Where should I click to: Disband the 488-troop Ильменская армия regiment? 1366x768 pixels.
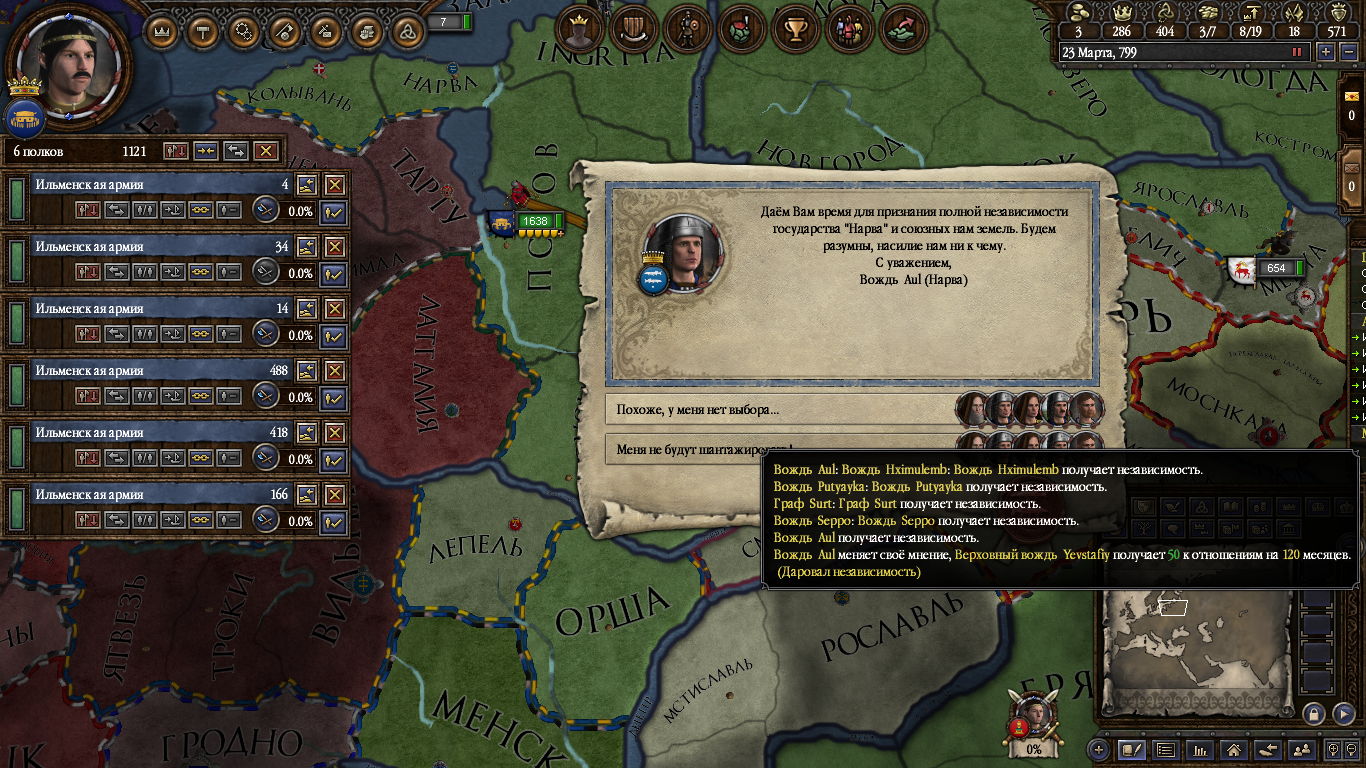tap(334, 371)
